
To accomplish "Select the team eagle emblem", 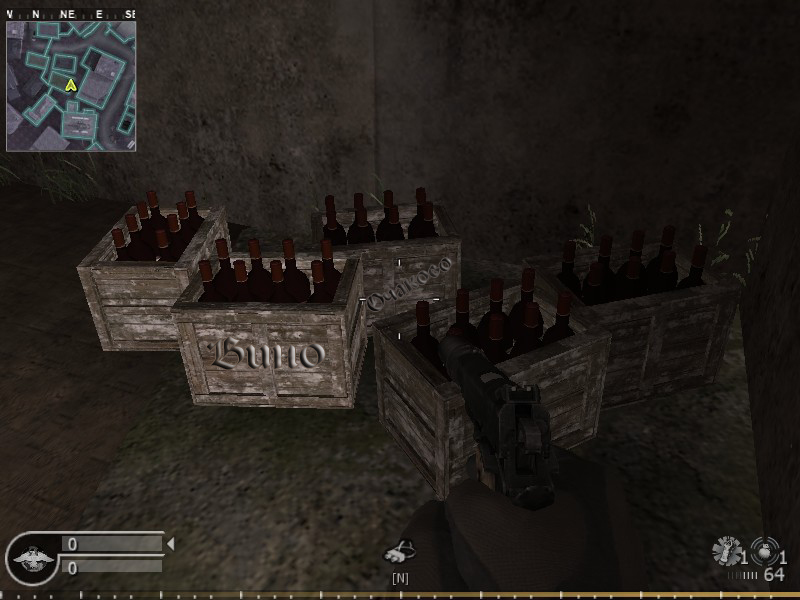I will point(30,554).
